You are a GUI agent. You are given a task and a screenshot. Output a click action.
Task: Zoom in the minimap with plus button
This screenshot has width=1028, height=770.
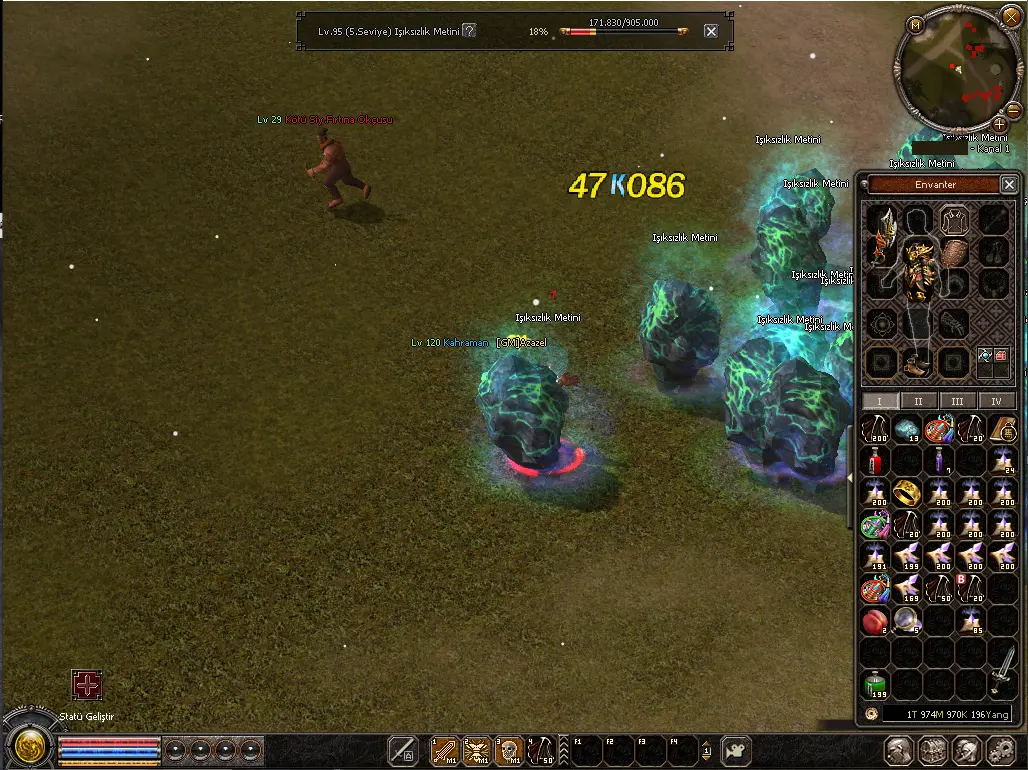999,124
